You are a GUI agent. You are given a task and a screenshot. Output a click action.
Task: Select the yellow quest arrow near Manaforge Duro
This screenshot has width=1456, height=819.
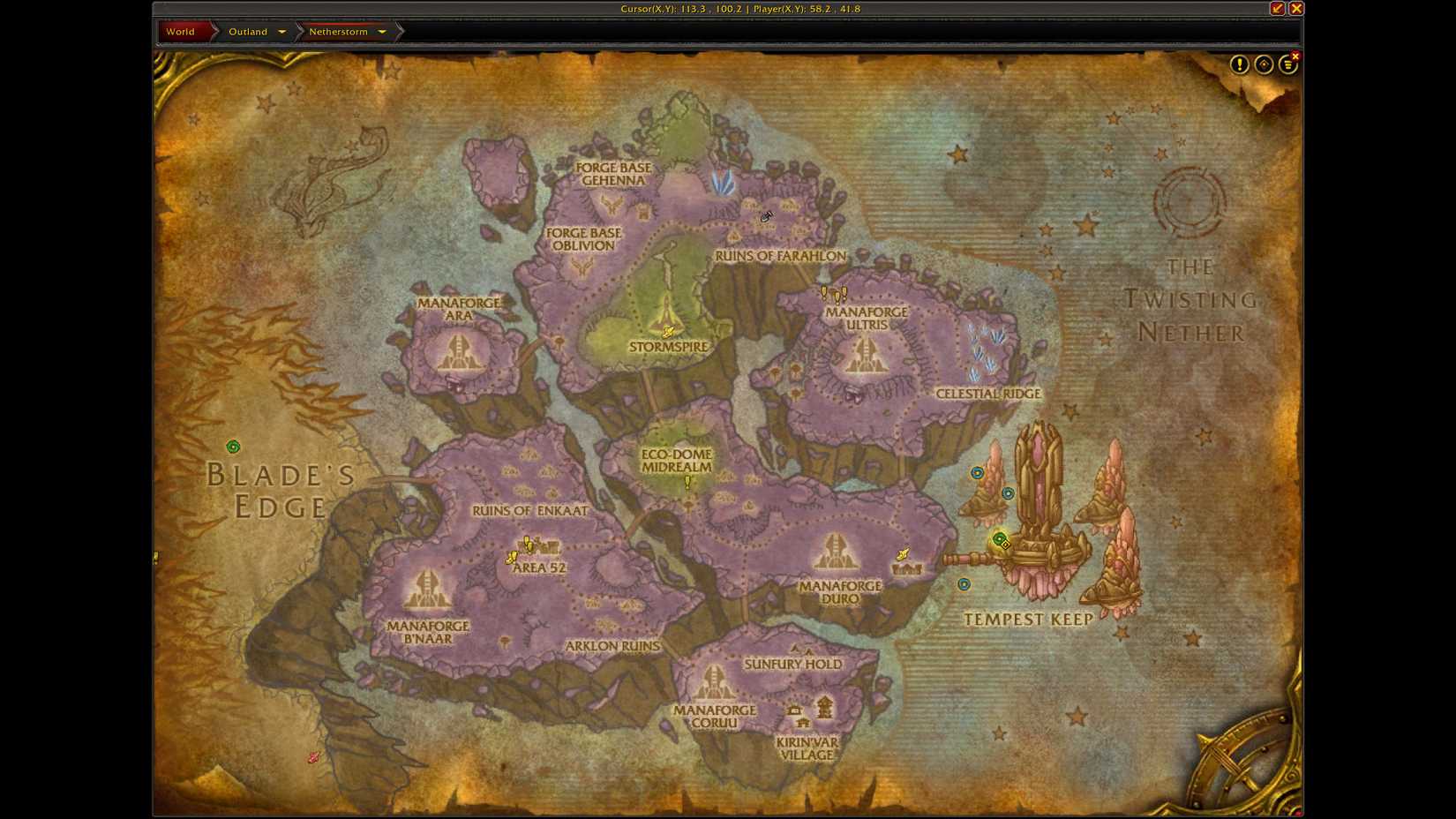click(902, 554)
